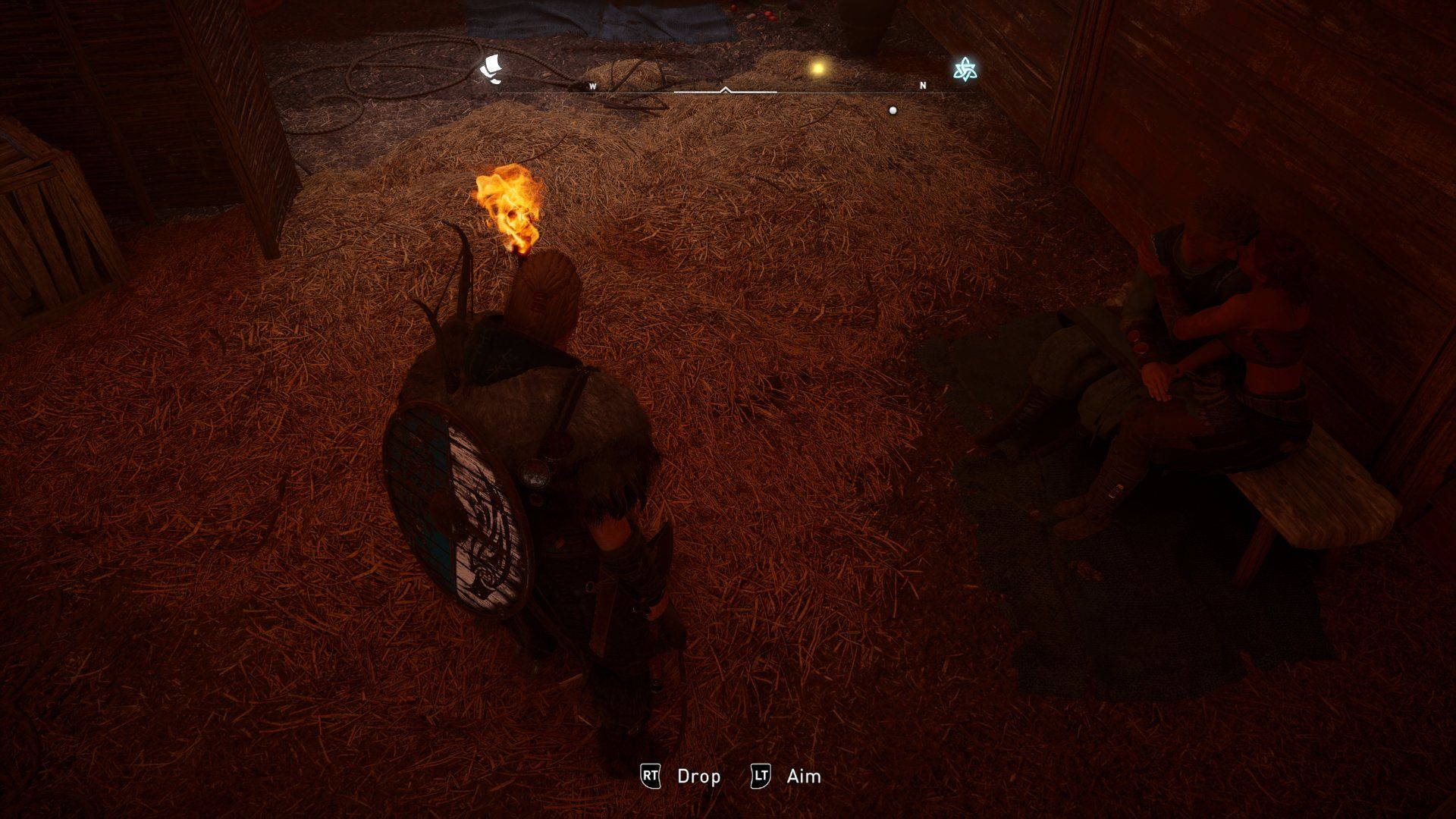Select the N cardinal direction on the compass
This screenshot has height=819, width=1456.
tap(922, 86)
